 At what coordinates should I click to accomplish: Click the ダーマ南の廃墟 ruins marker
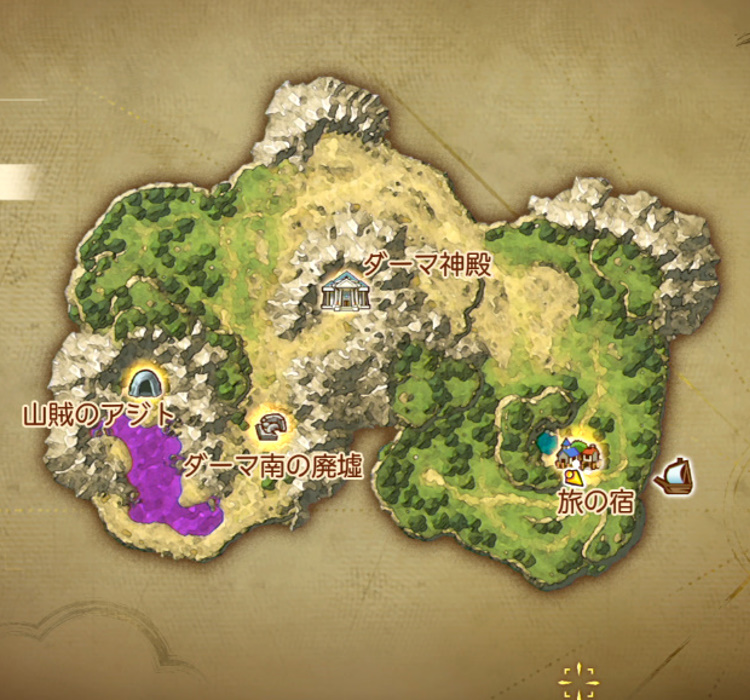[269, 427]
